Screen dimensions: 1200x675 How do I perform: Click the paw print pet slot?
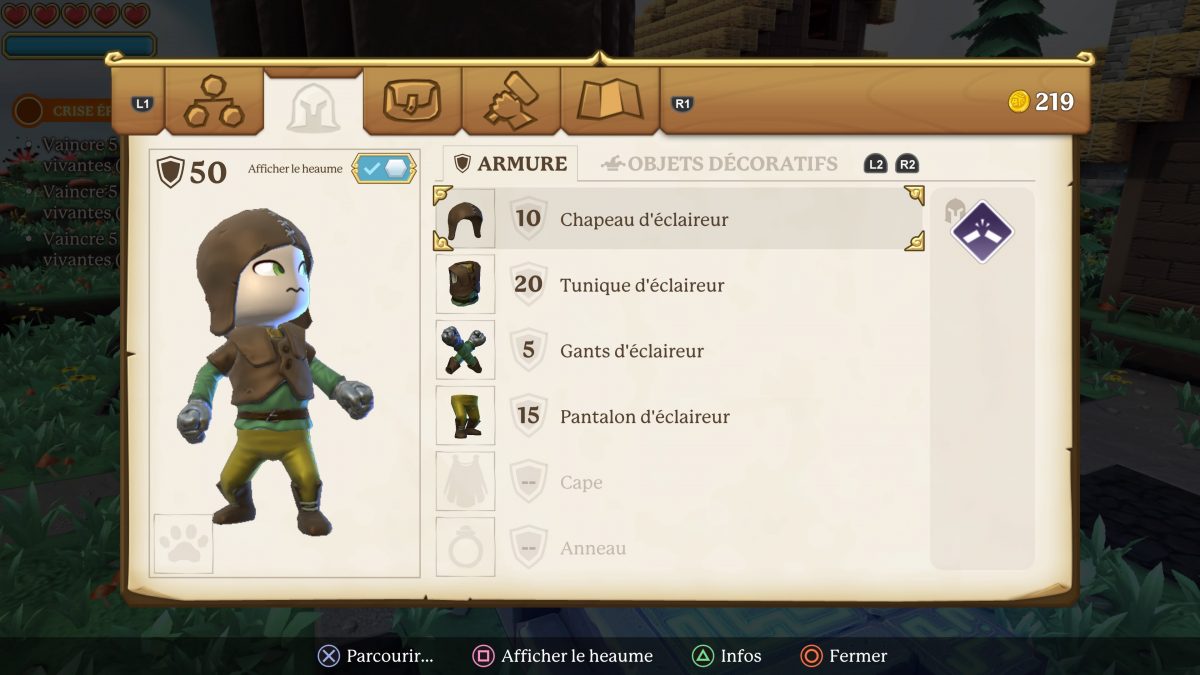point(183,544)
